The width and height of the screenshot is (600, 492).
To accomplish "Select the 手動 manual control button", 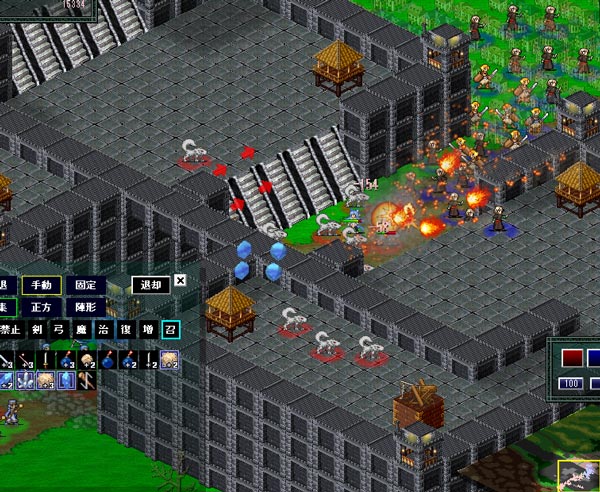I will pyautogui.click(x=42, y=285).
